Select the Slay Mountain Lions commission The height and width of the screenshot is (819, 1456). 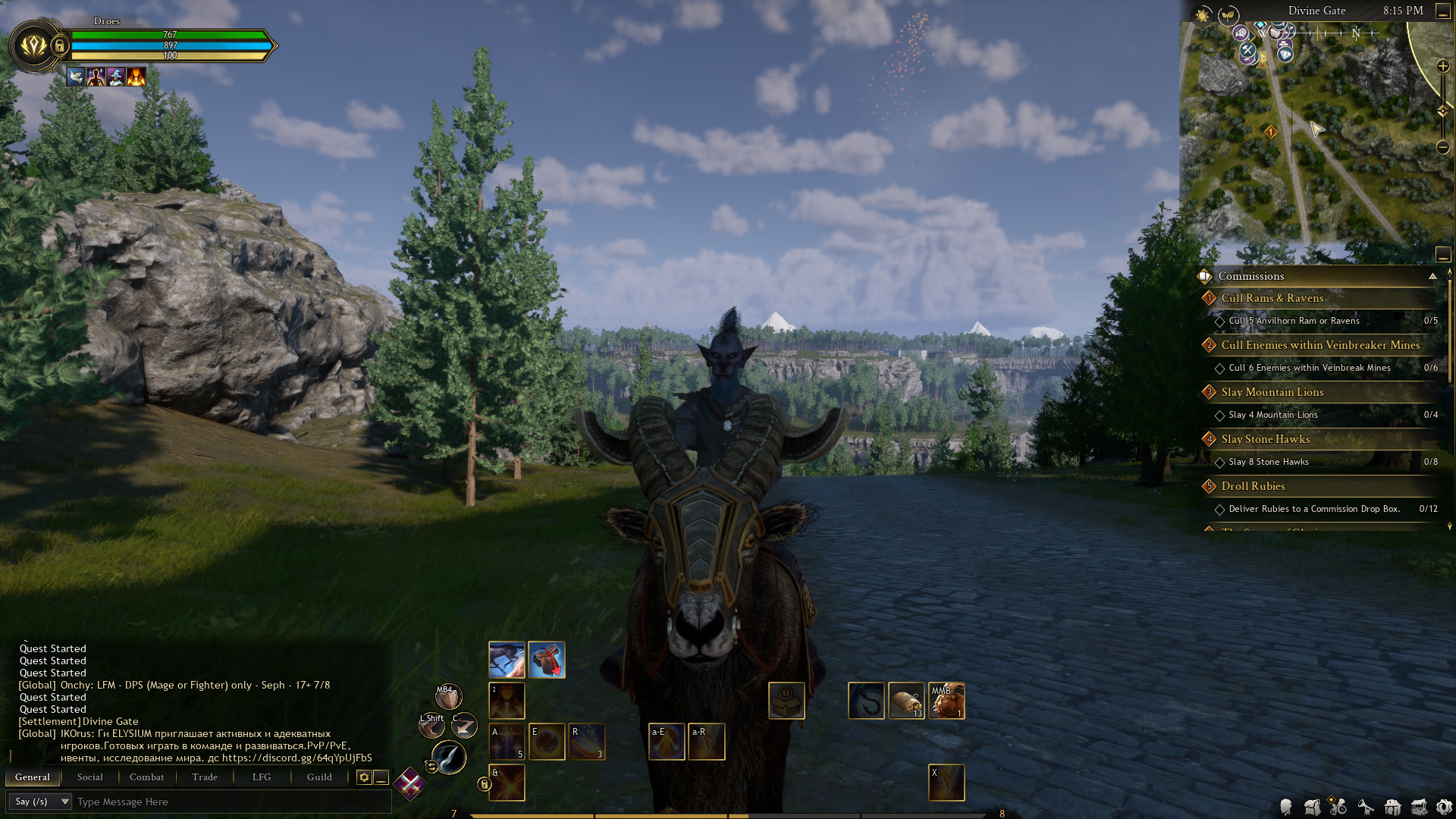pyautogui.click(x=1272, y=392)
